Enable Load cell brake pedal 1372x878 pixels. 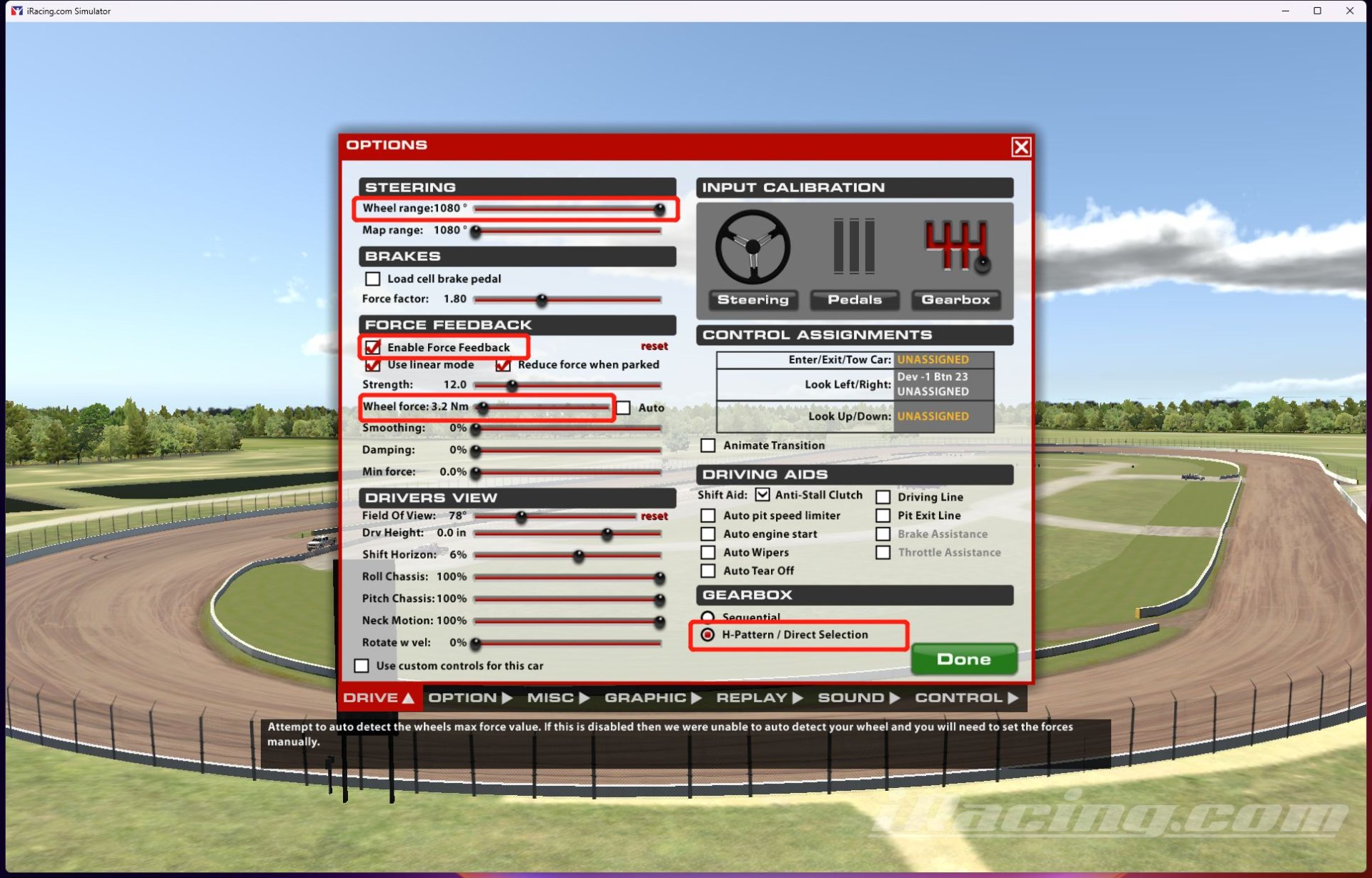[x=372, y=279]
